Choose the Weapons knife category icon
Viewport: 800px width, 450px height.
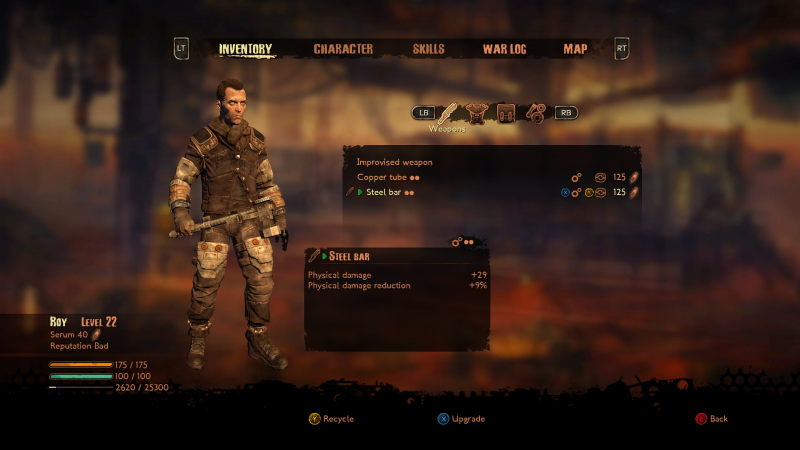[x=449, y=113]
